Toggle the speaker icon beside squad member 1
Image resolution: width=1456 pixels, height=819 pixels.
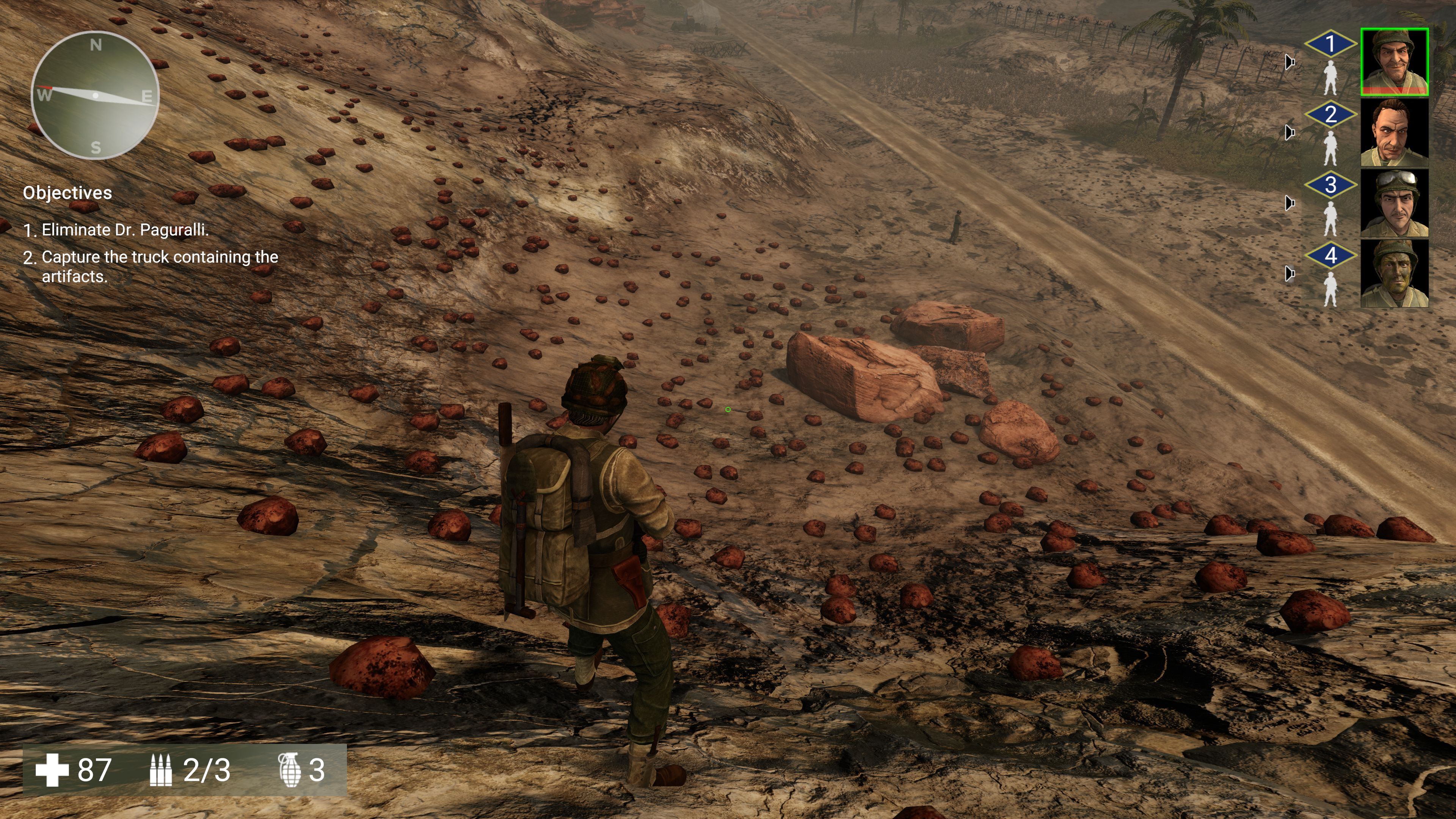(x=1289, y=61)
